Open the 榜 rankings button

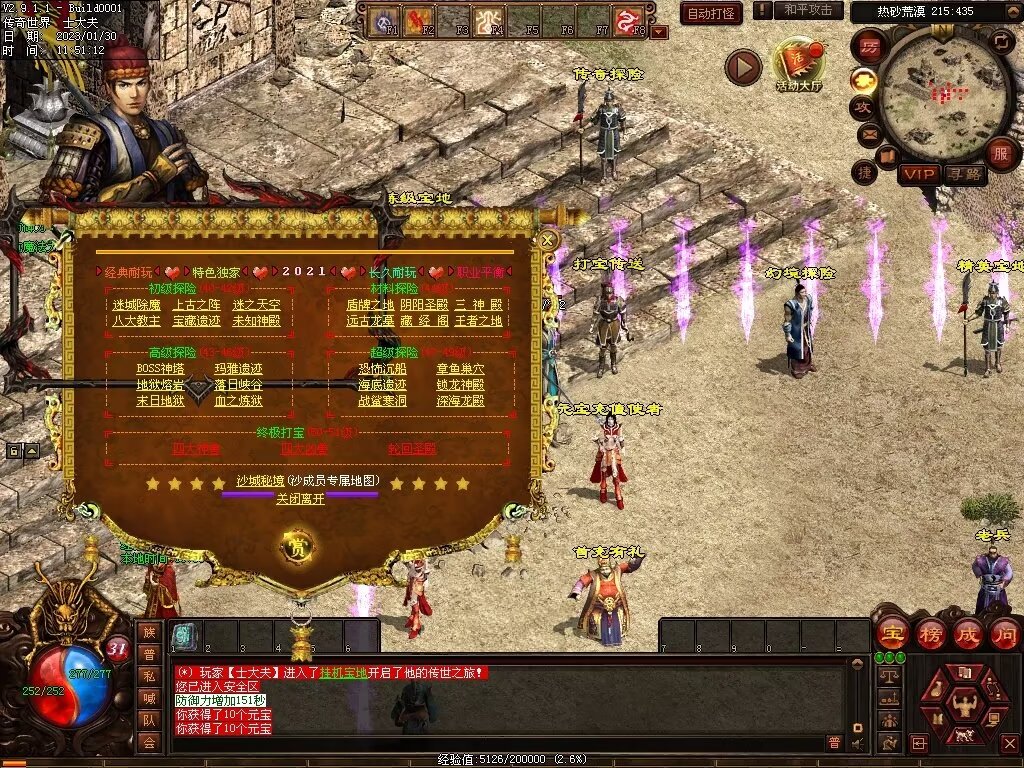pyautogui.click(x=930, y=634)
